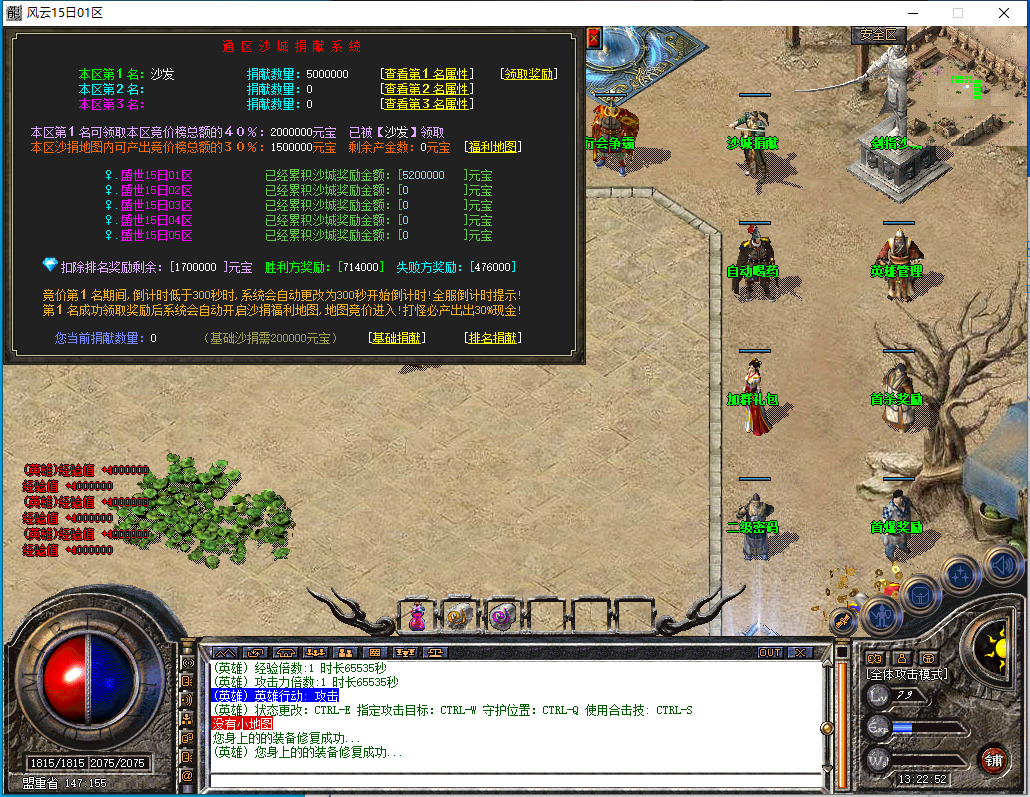This screenshot has height=797, width=1030.
Task: Open the 铺 shop button
Action: (993, 760)
